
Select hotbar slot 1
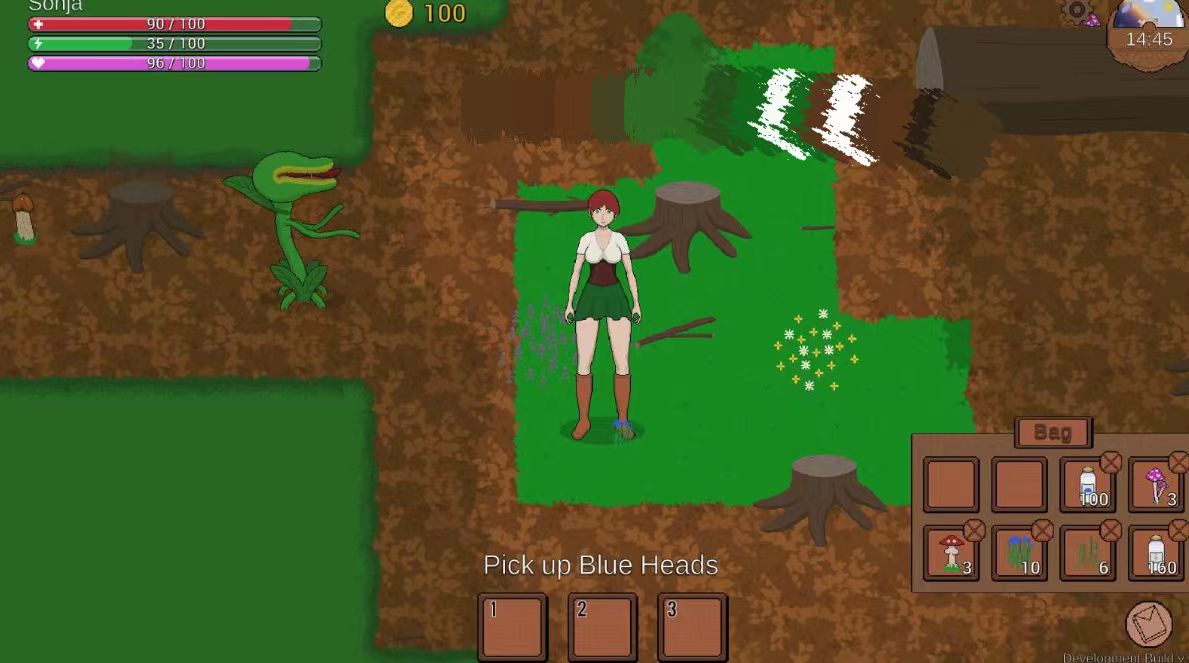(512, 626)
